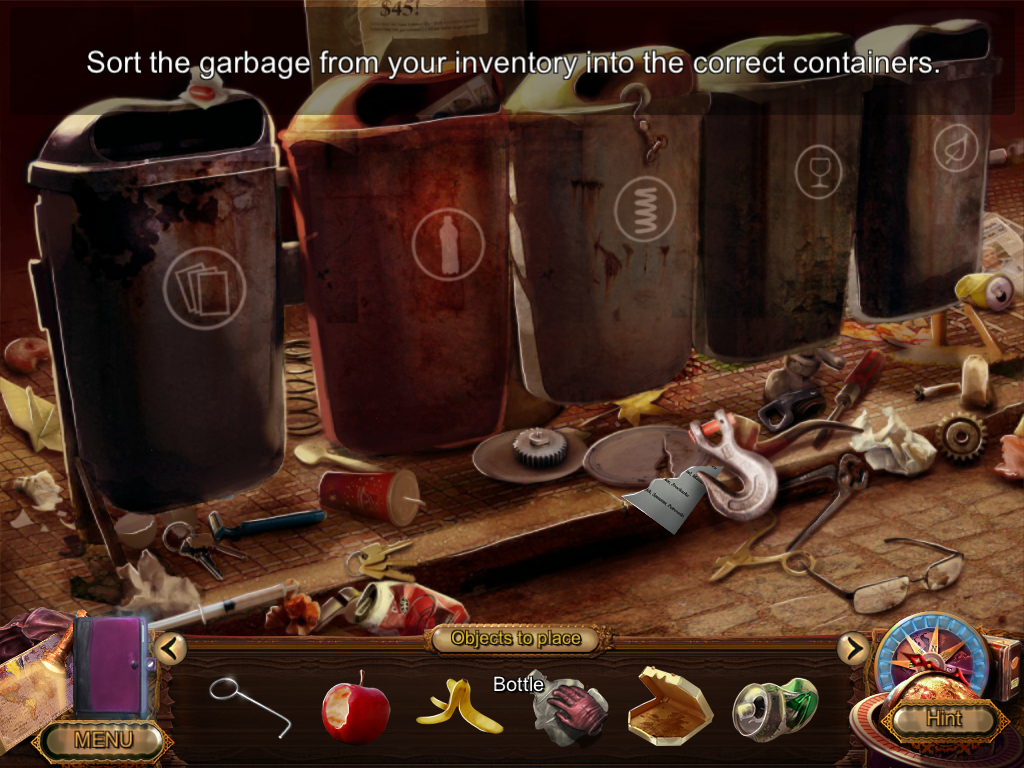Screen dimensions: 1024x768
Task: Select the red glove item
Action: 567,706
